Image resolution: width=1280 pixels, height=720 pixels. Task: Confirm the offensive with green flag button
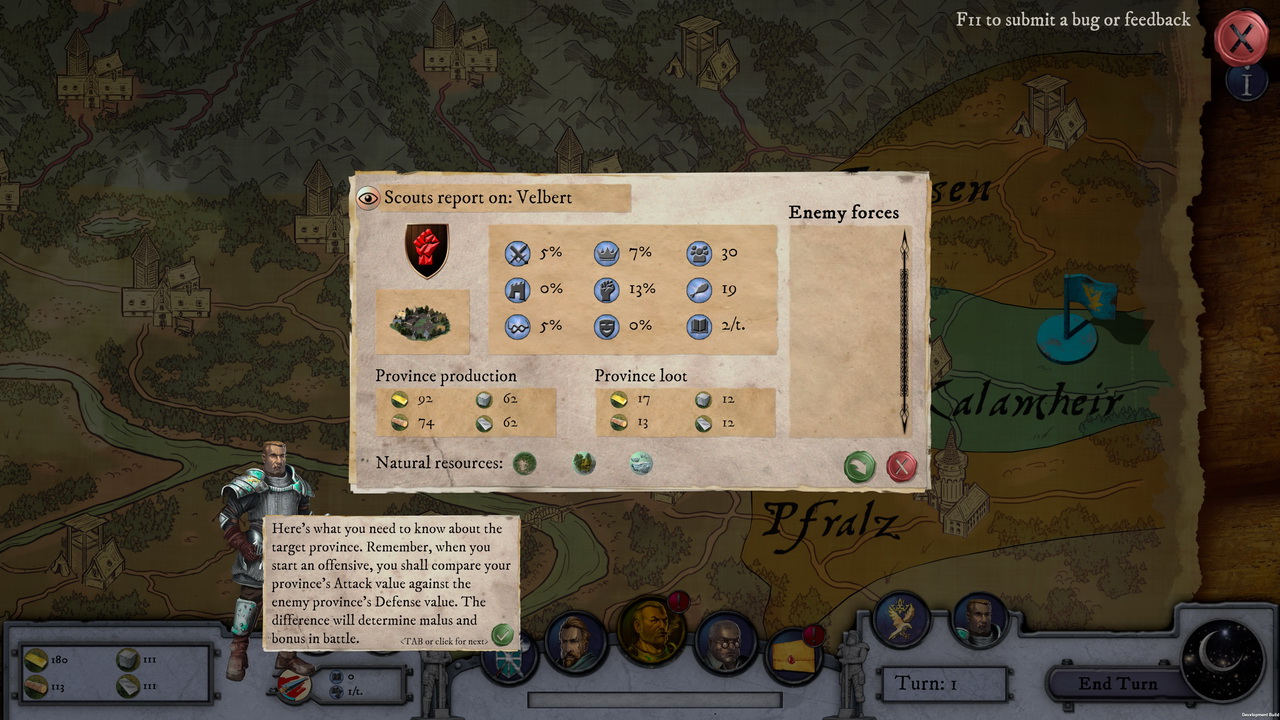click(859, 466)
